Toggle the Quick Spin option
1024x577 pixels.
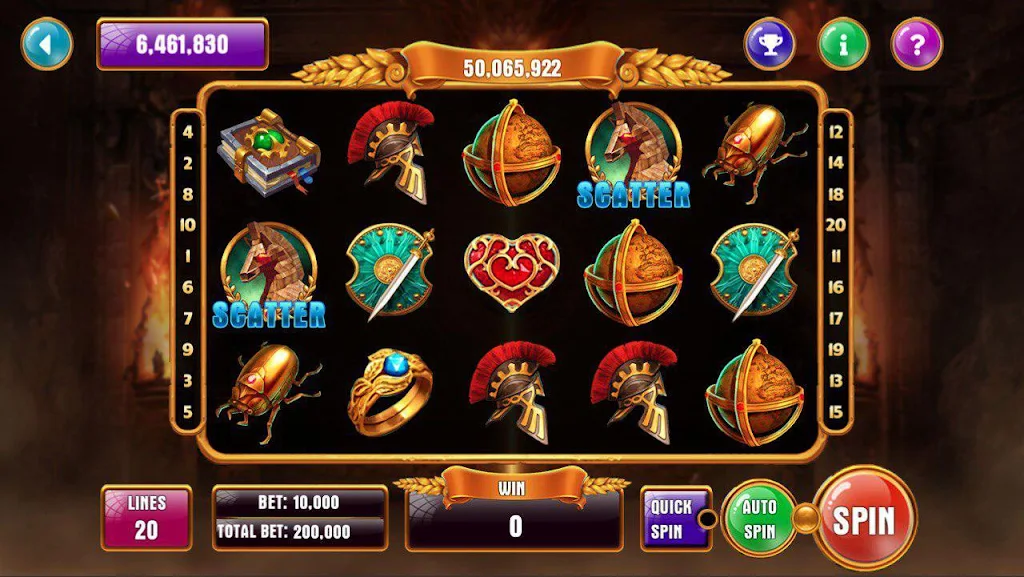coord(671,518)
